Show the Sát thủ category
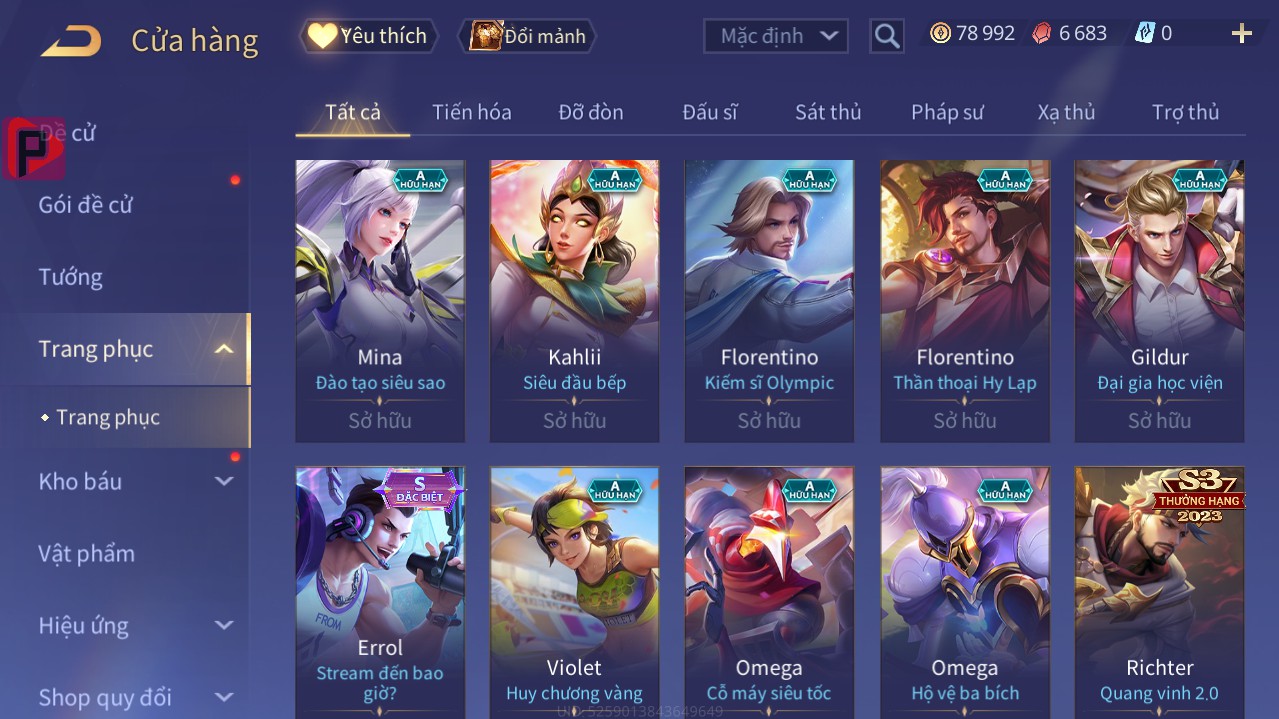 point(828,112)
